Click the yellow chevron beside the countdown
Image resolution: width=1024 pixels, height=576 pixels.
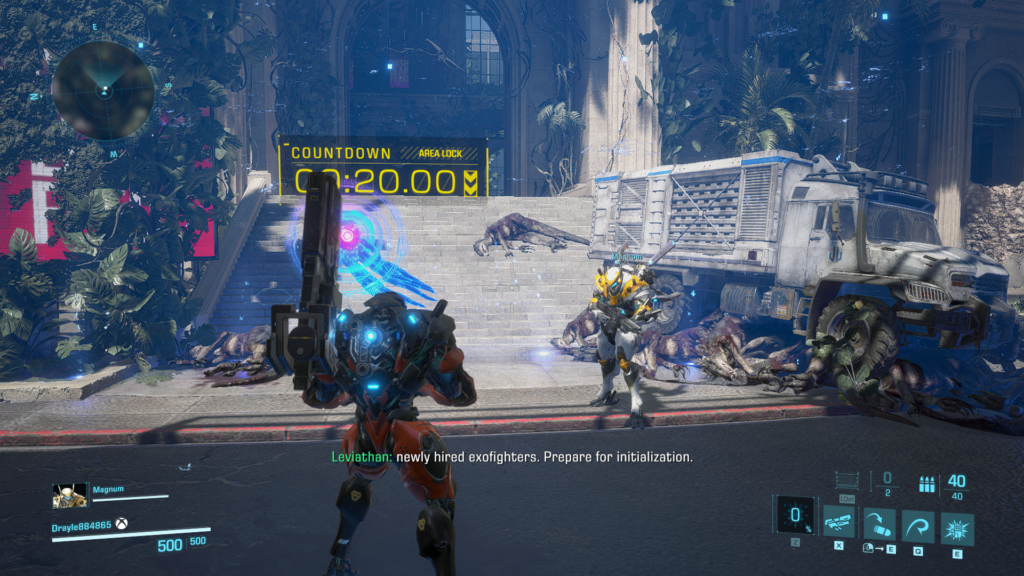[471, 181]
